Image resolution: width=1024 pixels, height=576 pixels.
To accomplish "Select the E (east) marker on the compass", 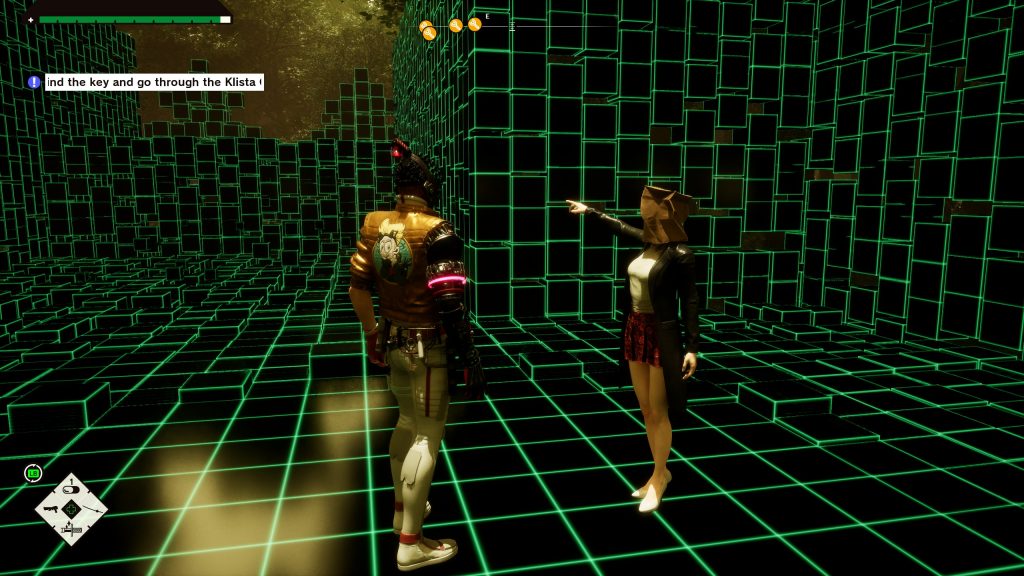I will click(x=487, y=17).
